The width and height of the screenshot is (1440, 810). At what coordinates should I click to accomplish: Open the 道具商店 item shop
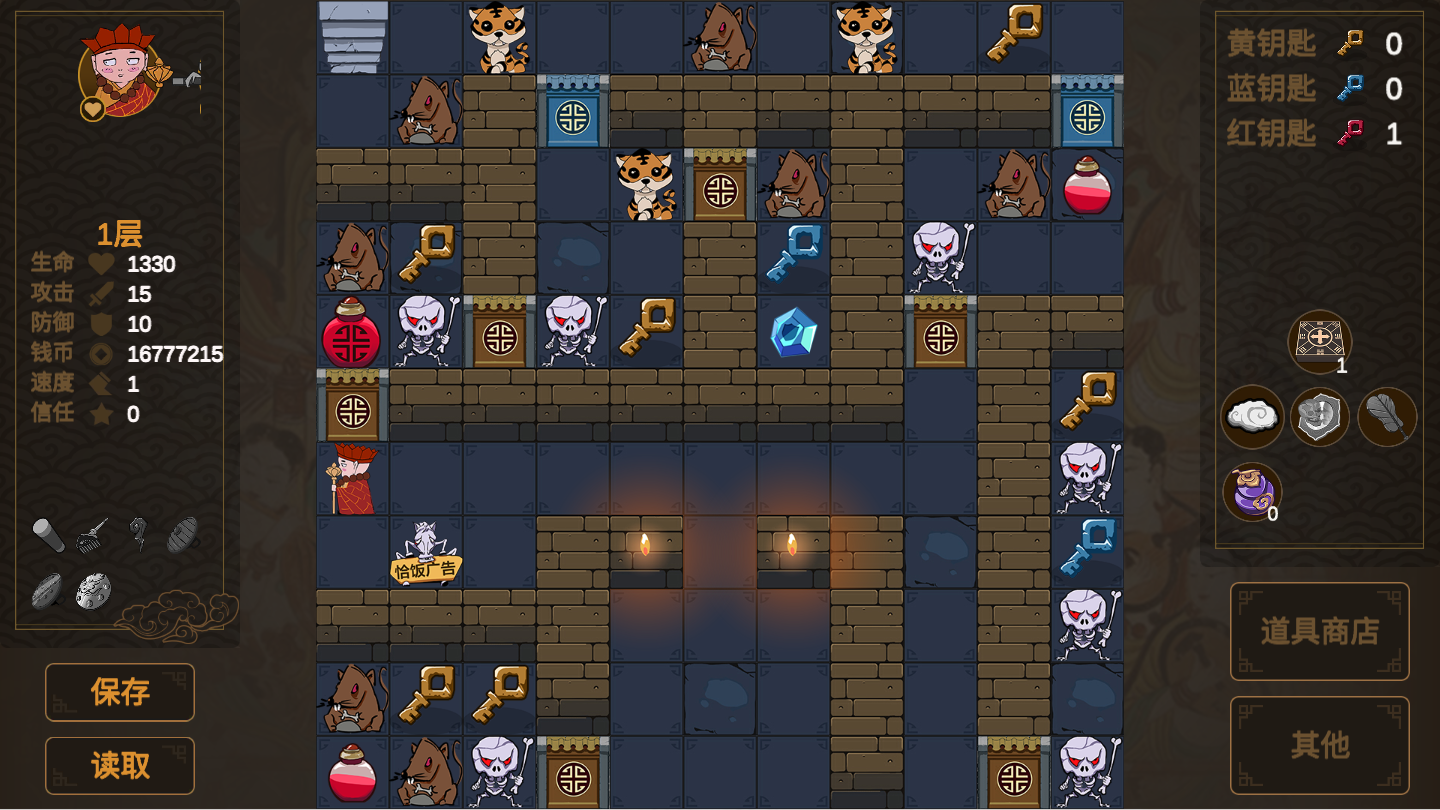click(1319, 631)
